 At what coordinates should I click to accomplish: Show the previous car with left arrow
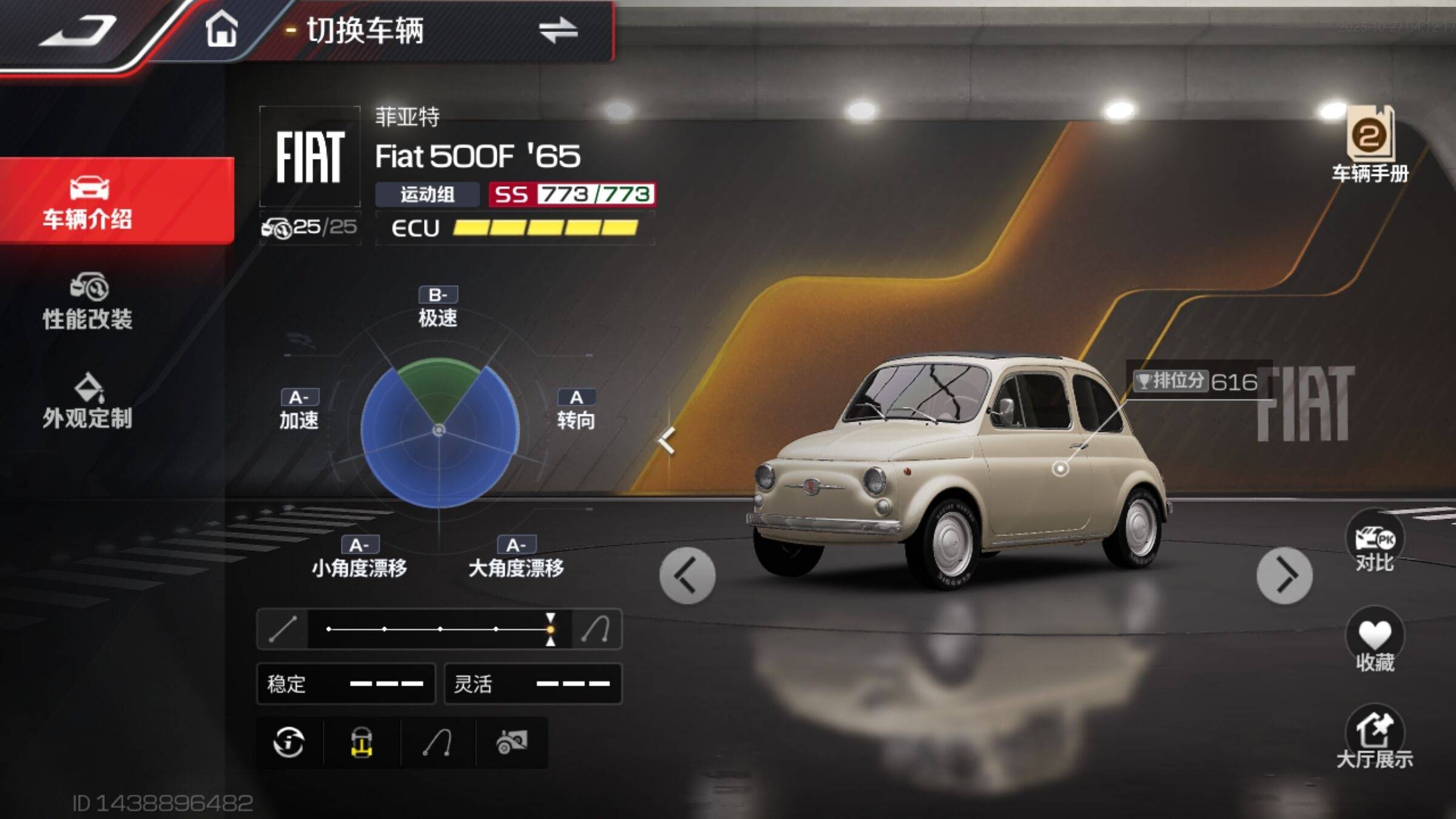coord(687,576)
